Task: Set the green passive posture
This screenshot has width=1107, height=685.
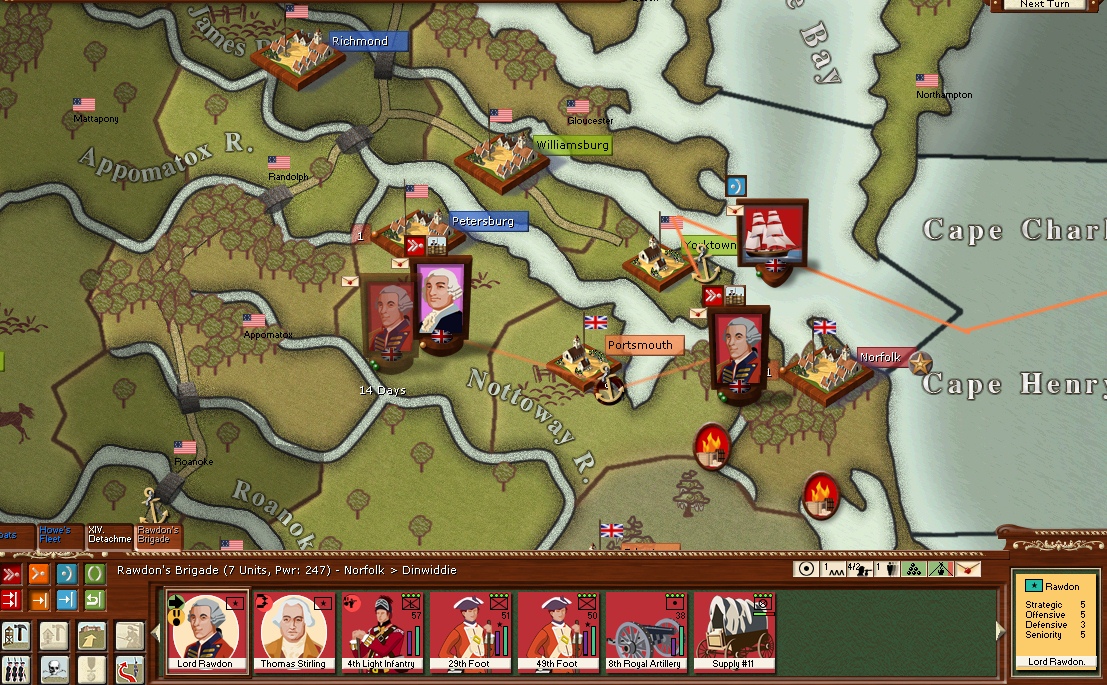Action: point(94,574)
